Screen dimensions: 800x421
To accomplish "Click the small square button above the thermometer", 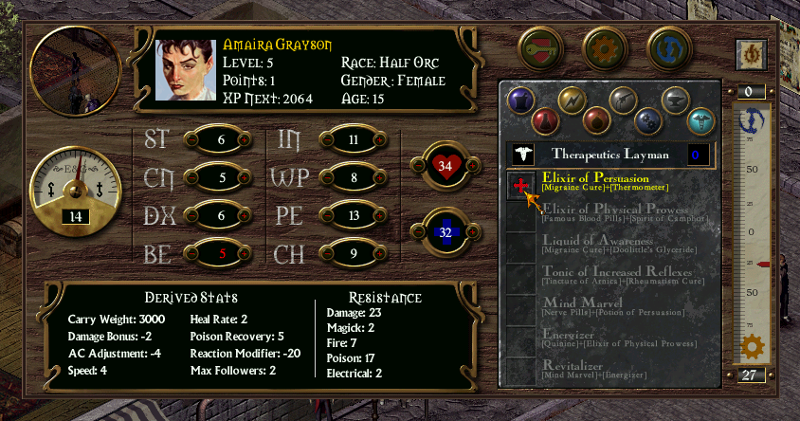I will tap(748, 52).
